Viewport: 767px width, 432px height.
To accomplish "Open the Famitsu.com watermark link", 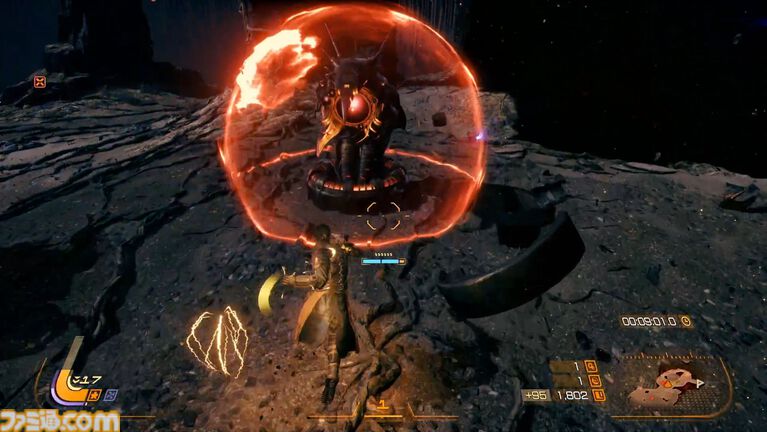I will [60, 420].
